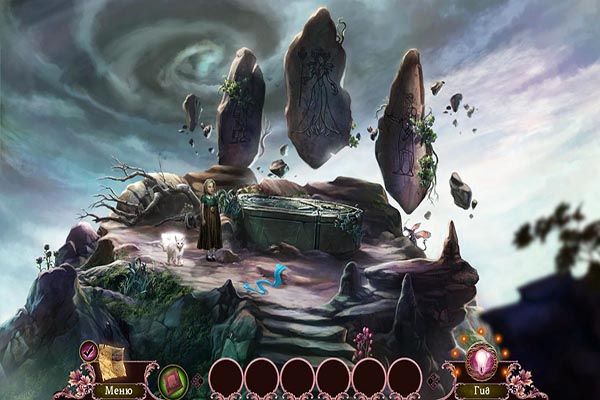
Task: Click the checkmark tasks icon
Action: tap(88, 349)
